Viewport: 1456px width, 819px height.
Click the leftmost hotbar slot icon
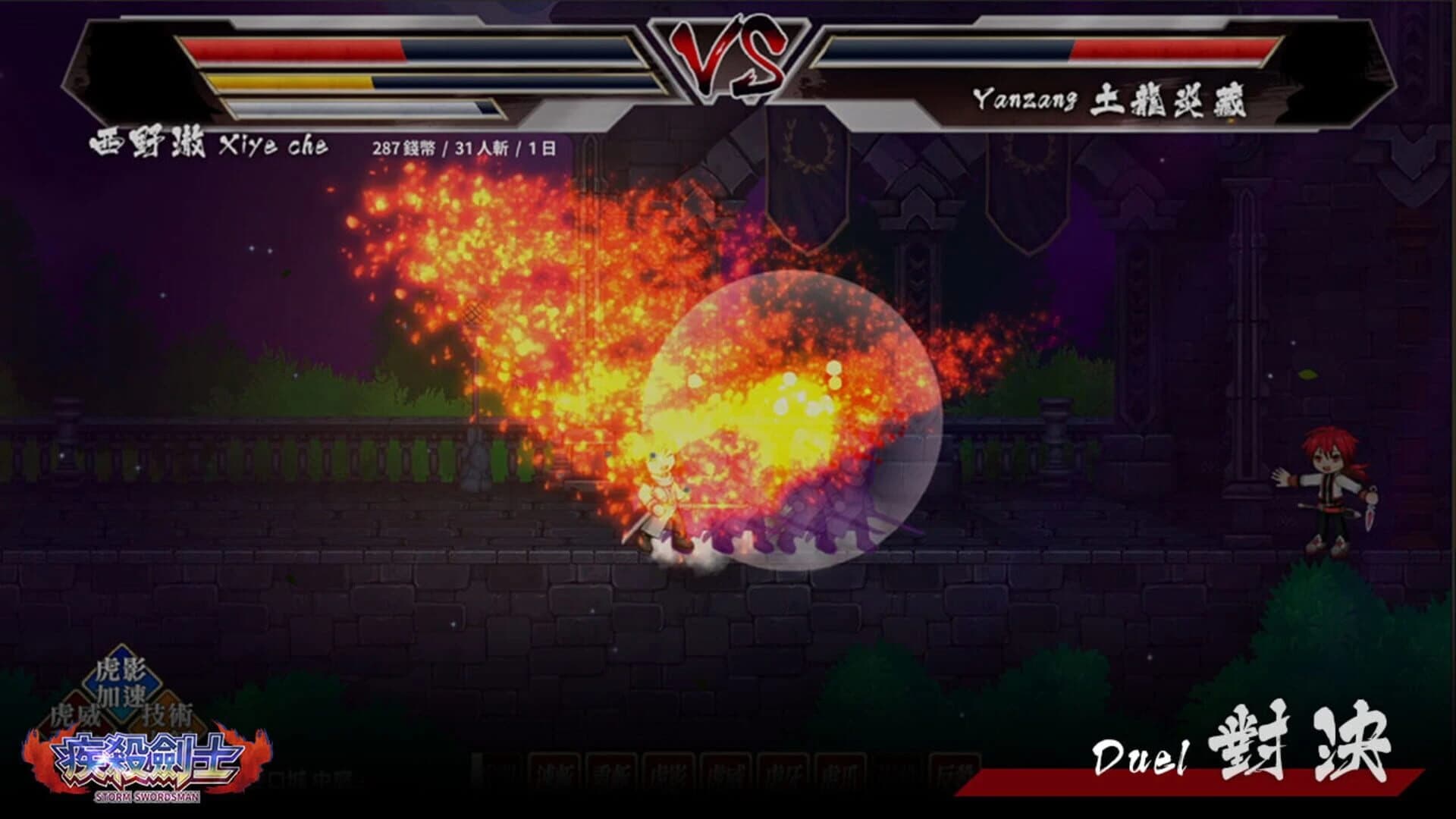coord(500,770)
